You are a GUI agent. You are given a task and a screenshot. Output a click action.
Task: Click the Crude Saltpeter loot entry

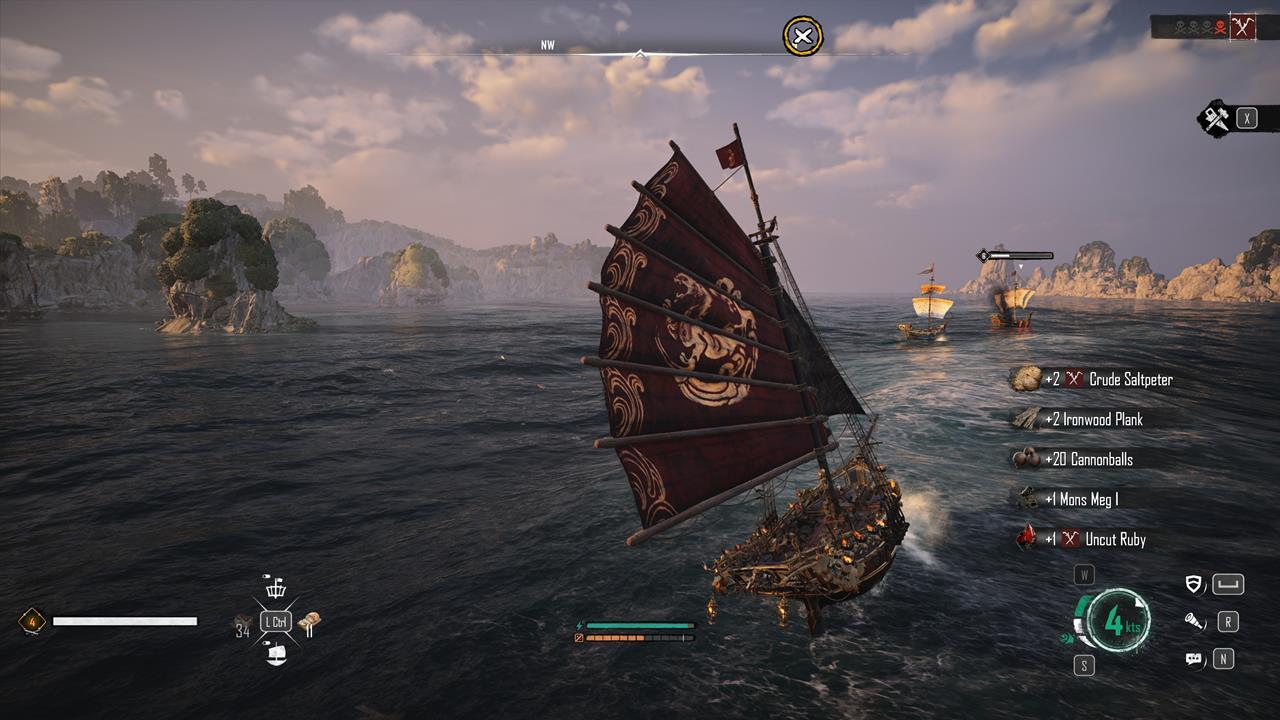[1092, 379]
